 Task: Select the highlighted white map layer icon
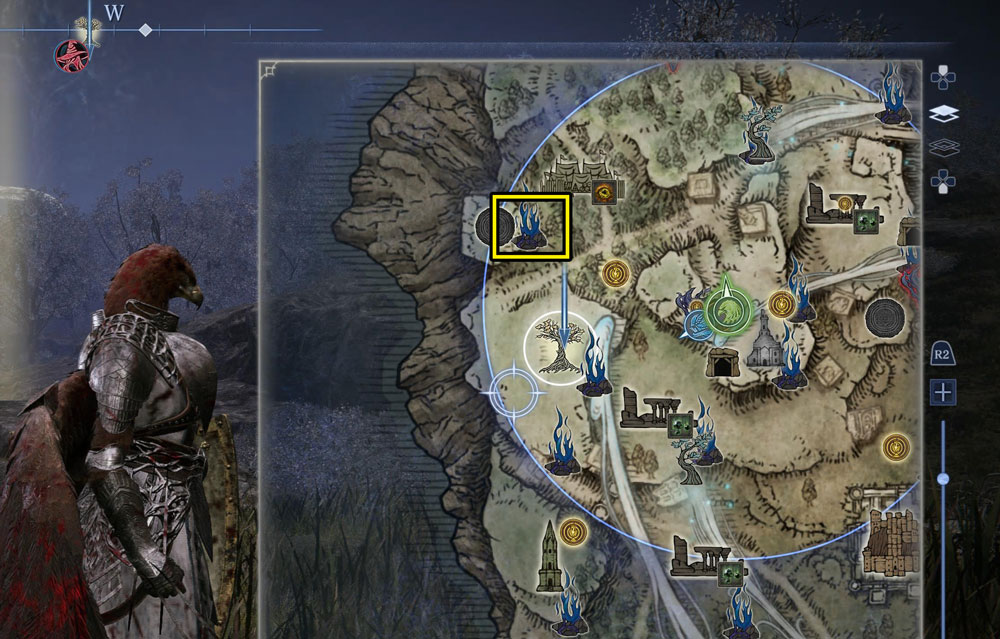click(943, 114)
